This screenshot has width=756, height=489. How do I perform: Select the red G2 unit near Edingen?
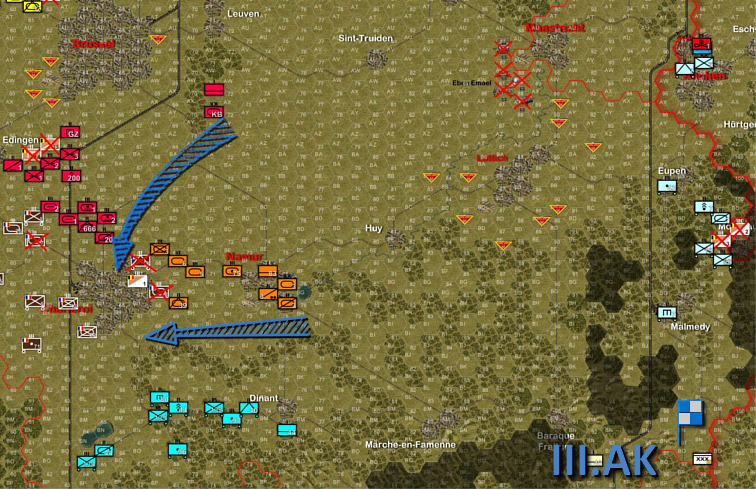coord(70,133)
